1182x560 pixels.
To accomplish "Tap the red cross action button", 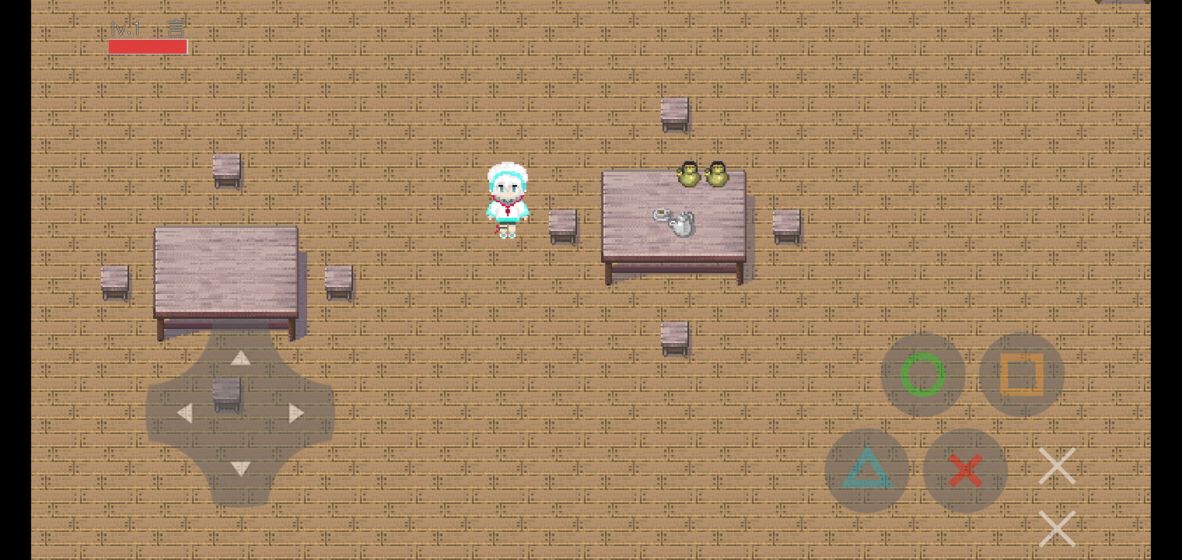I will (964, 470).
